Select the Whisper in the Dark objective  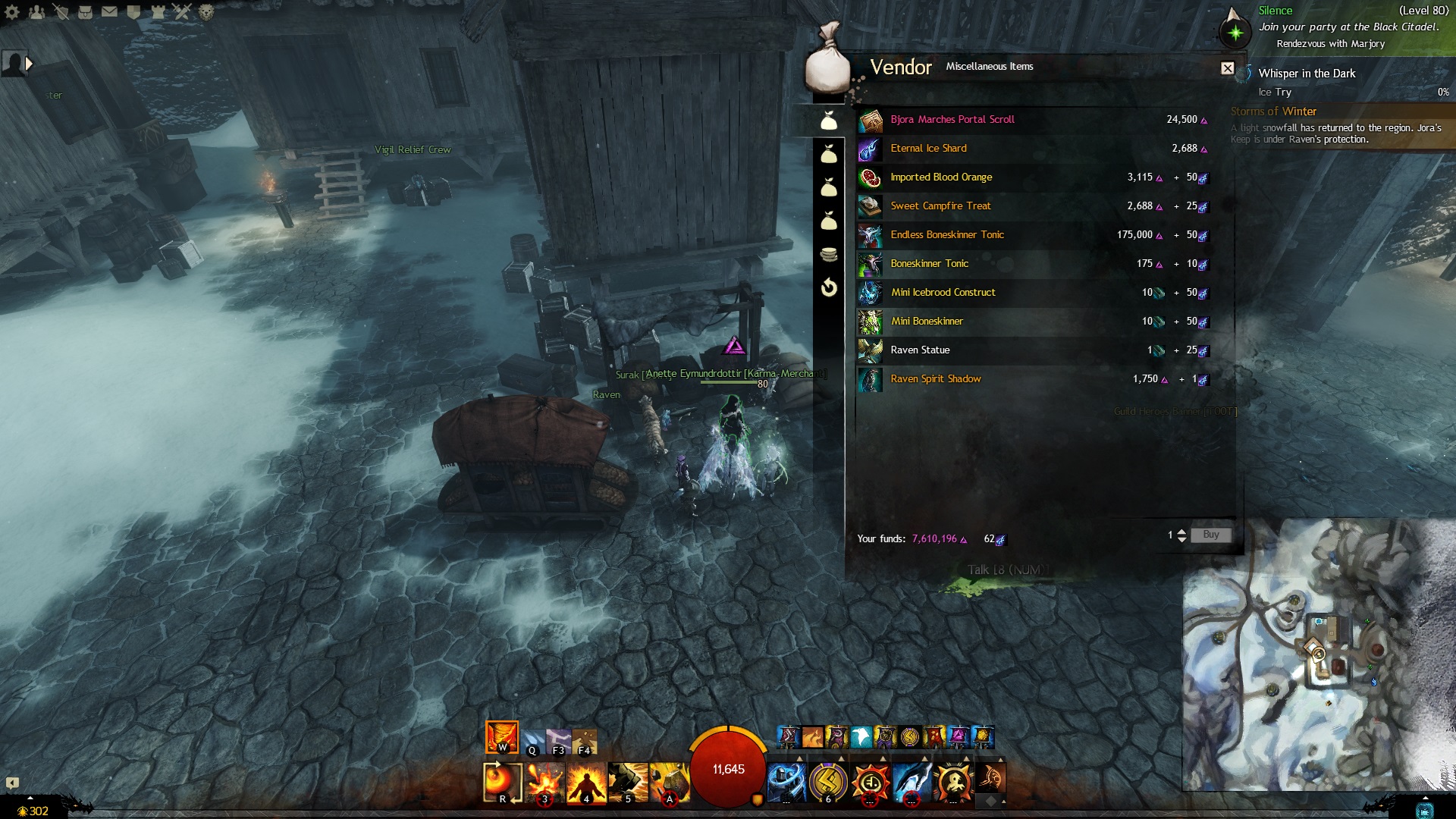[x=1307, y=74]
